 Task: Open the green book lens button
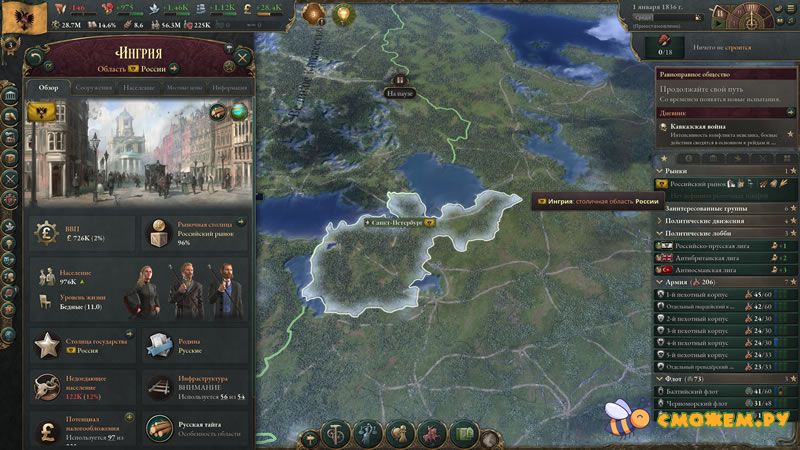(x=464, y=435)
